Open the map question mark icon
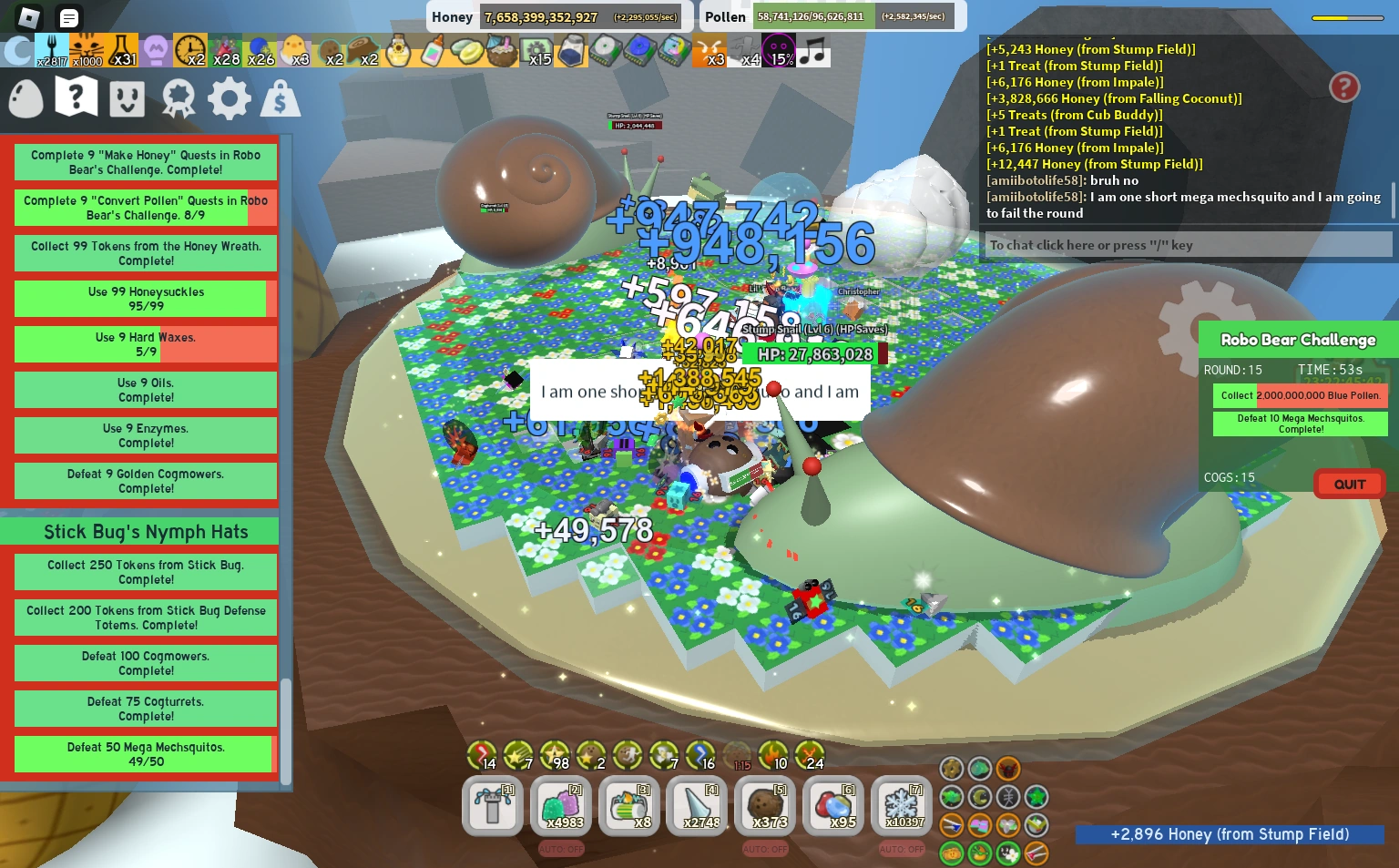 point(76,97)
